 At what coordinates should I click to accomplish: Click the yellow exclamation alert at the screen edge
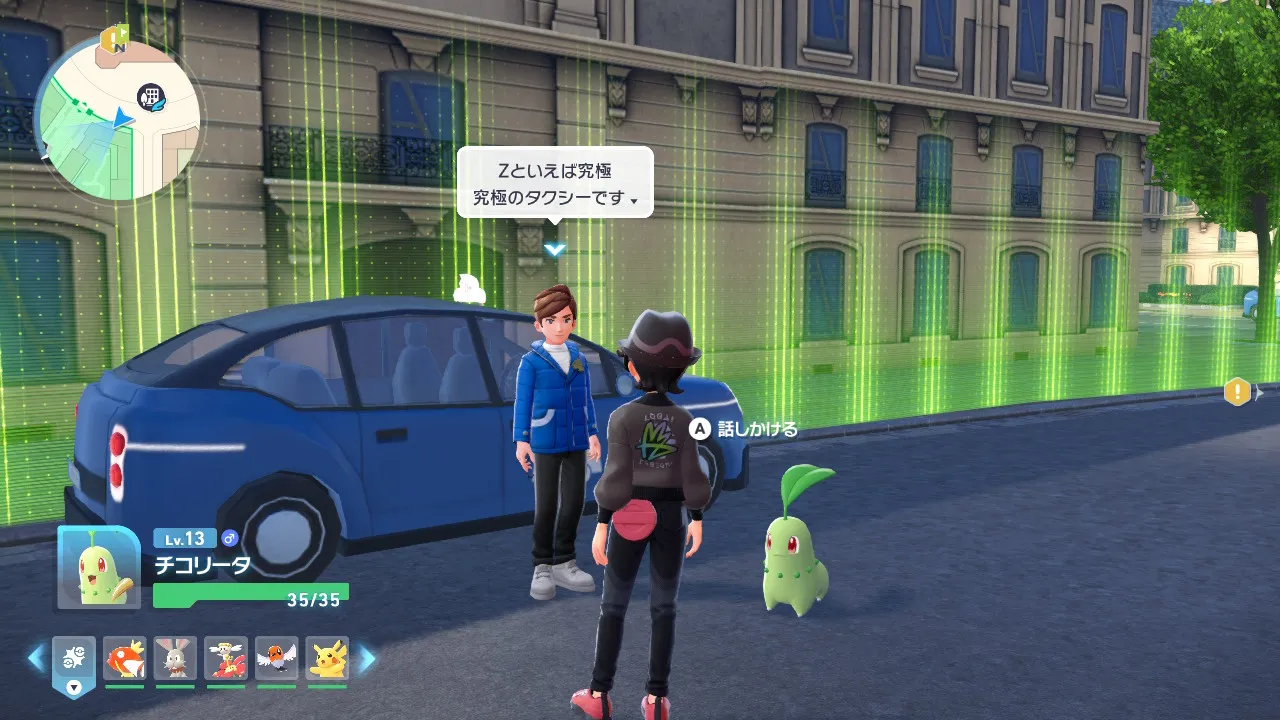[x=1237, y=391]
